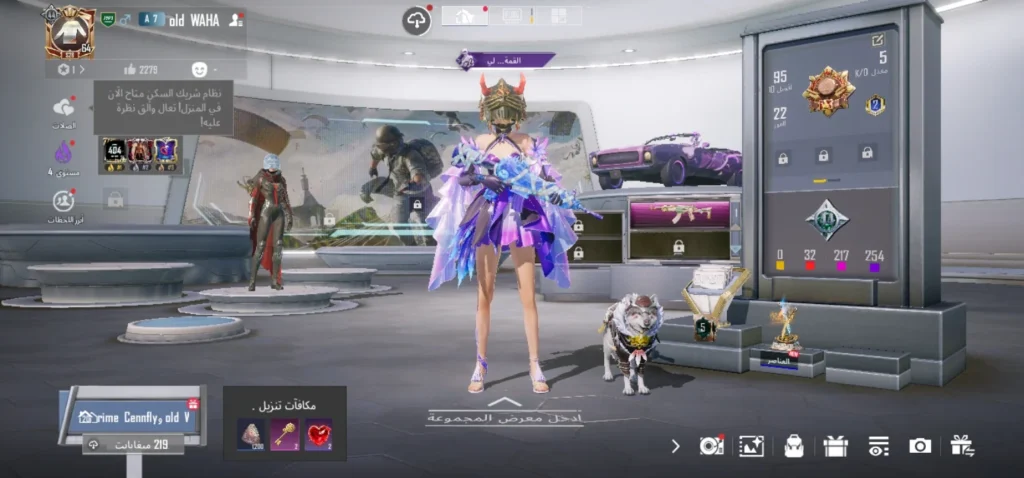The height and width of the screenshot is (478, 1024).
Task: Open the connections hearts icon
Action: click(x=64, y=108)
